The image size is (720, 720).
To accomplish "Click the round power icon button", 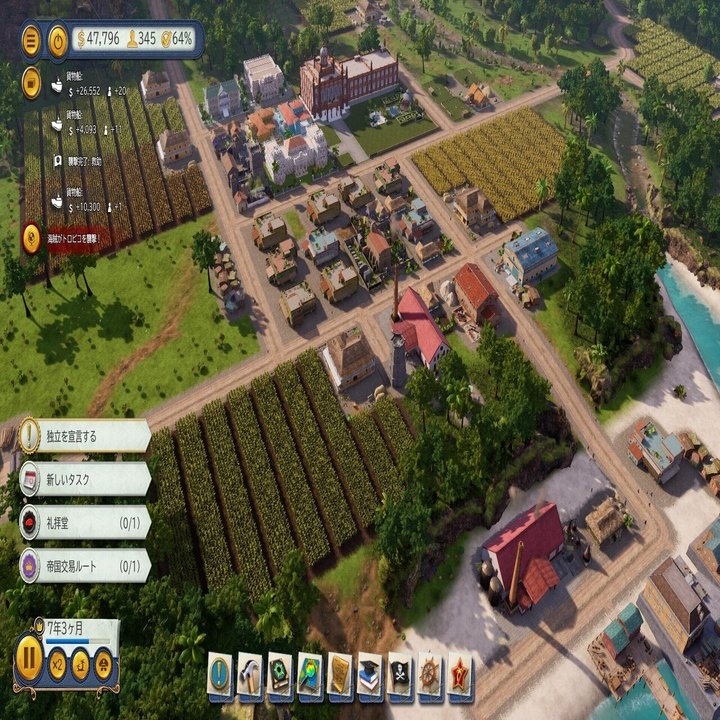I will [58, 40].
